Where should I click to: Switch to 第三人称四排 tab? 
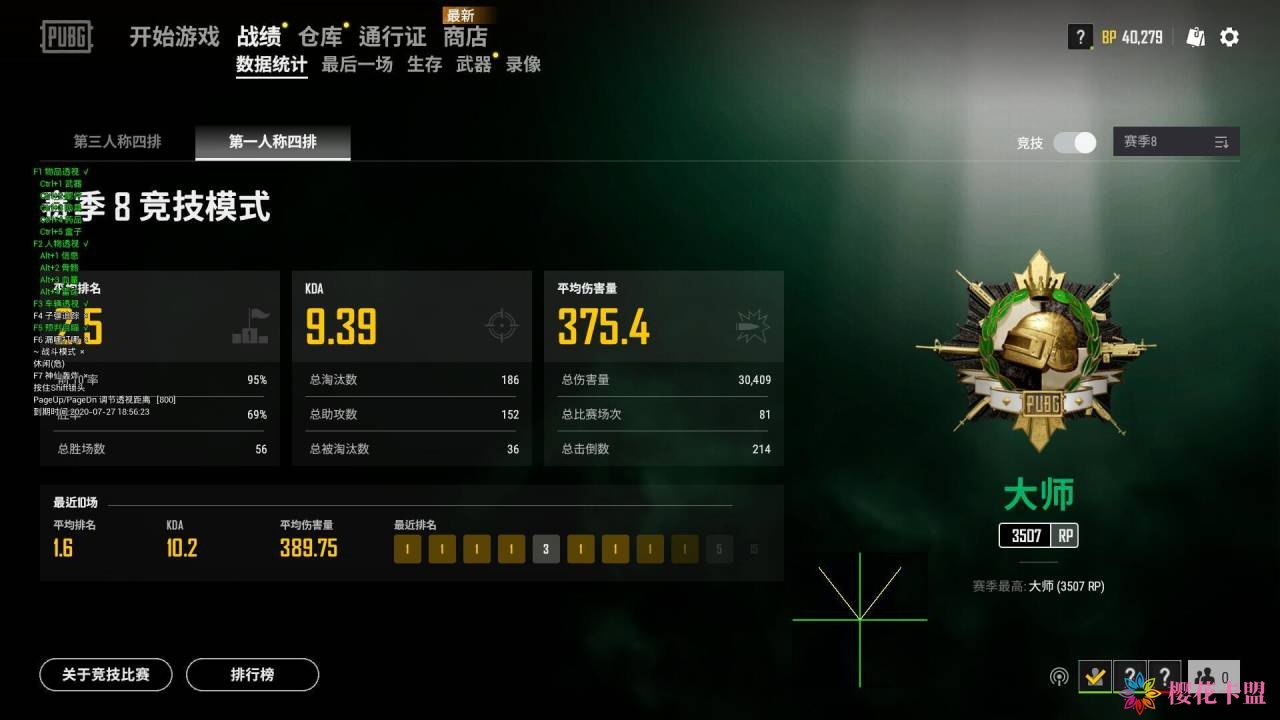117,142
